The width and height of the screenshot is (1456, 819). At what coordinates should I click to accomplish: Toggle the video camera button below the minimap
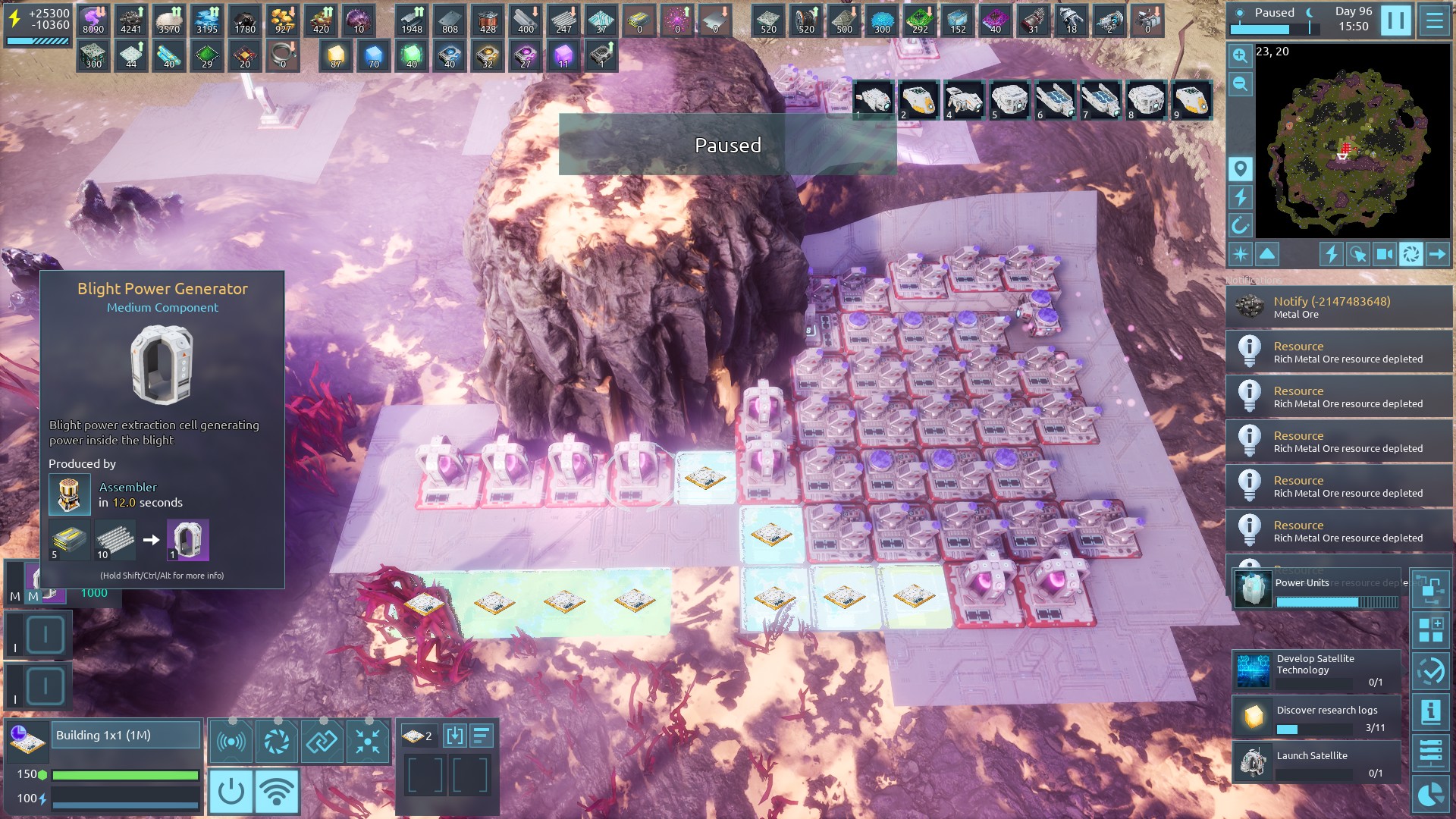click(x=1384, y=254)
